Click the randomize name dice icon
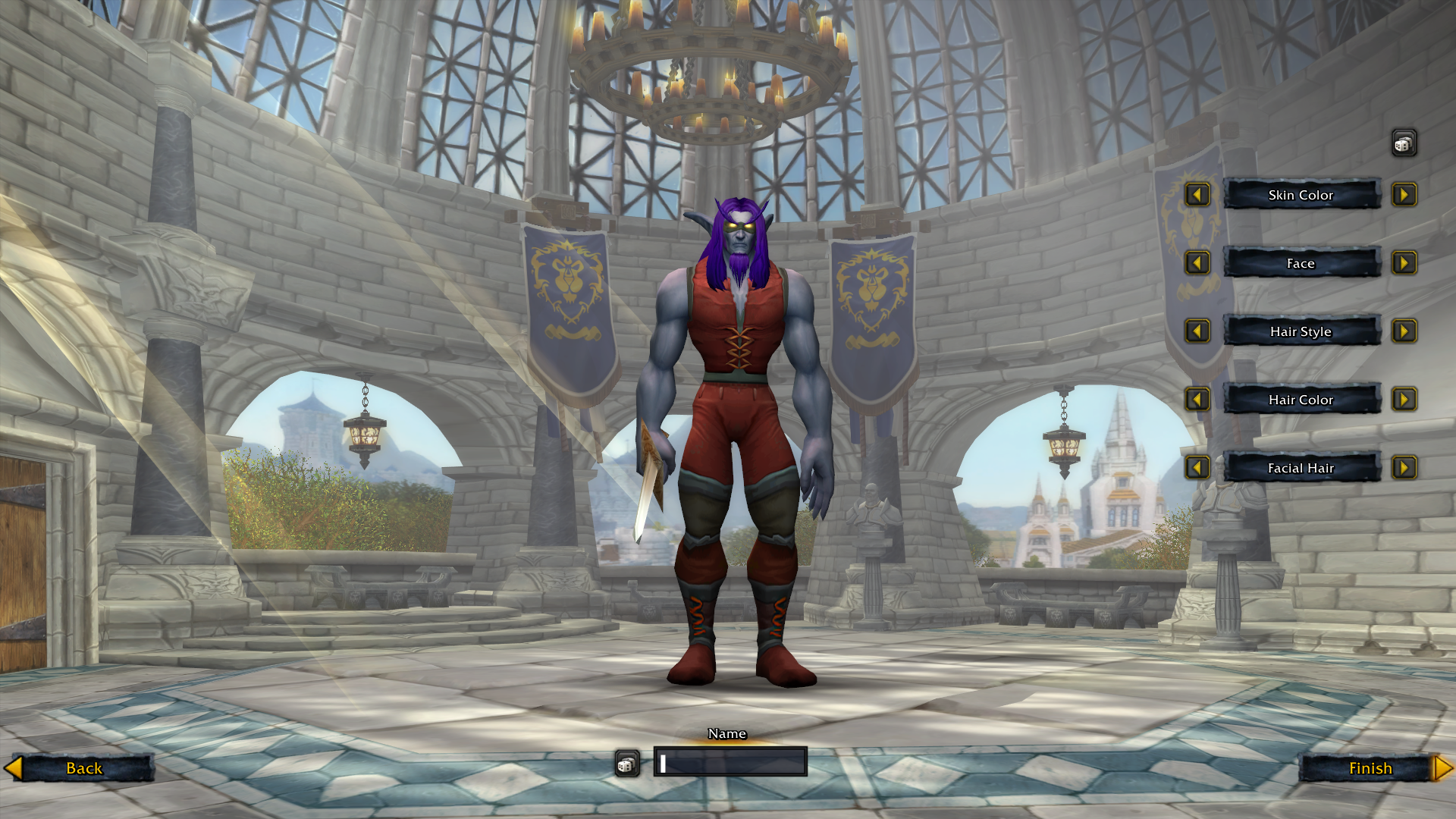 pyautogui.click(x=626, y=764)
